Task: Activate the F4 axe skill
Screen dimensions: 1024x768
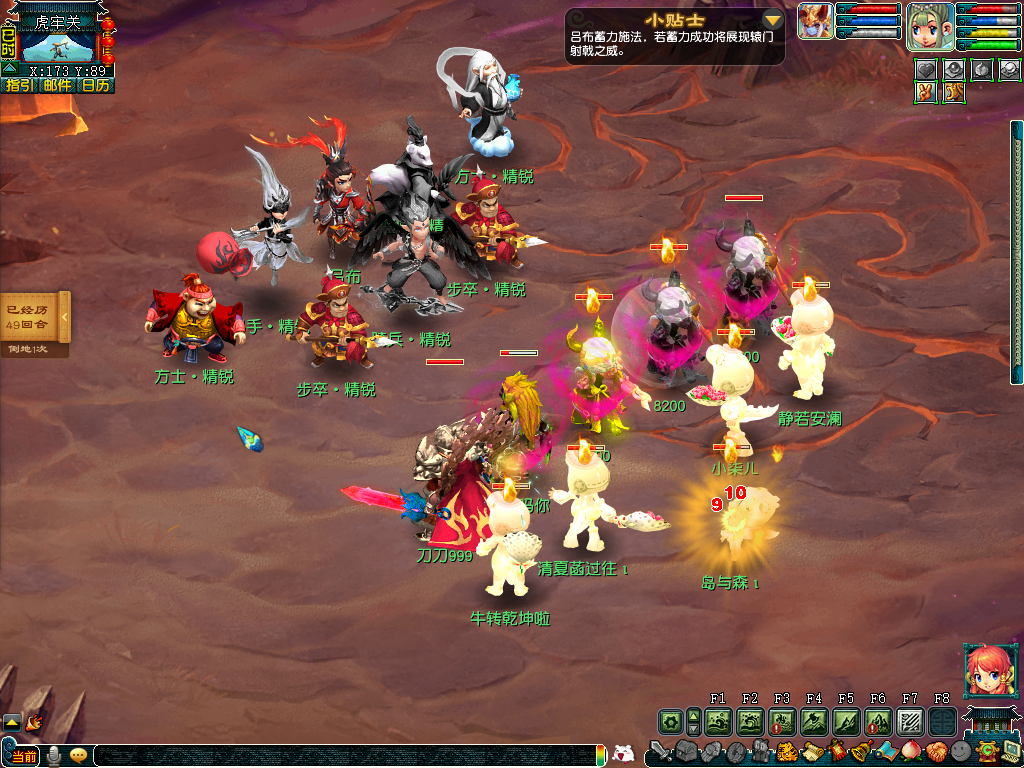Action: tap(814, 721)
